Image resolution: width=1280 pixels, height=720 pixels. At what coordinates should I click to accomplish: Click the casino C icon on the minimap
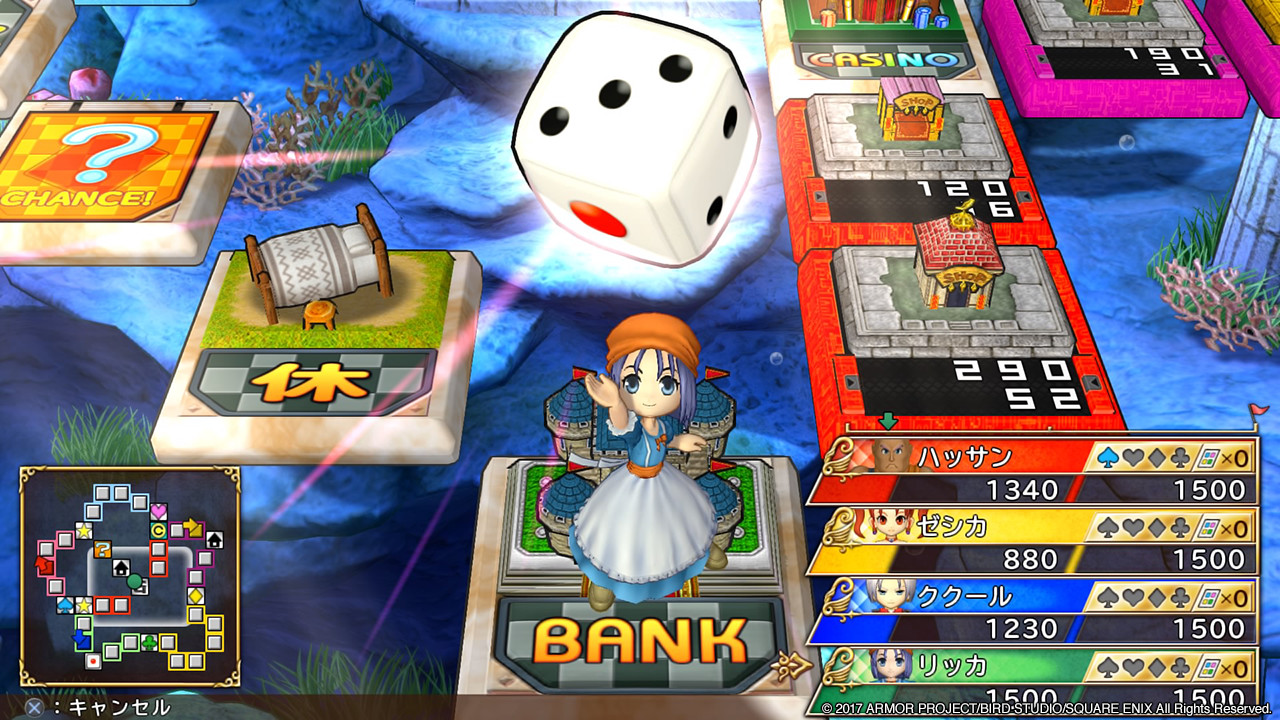159,529
